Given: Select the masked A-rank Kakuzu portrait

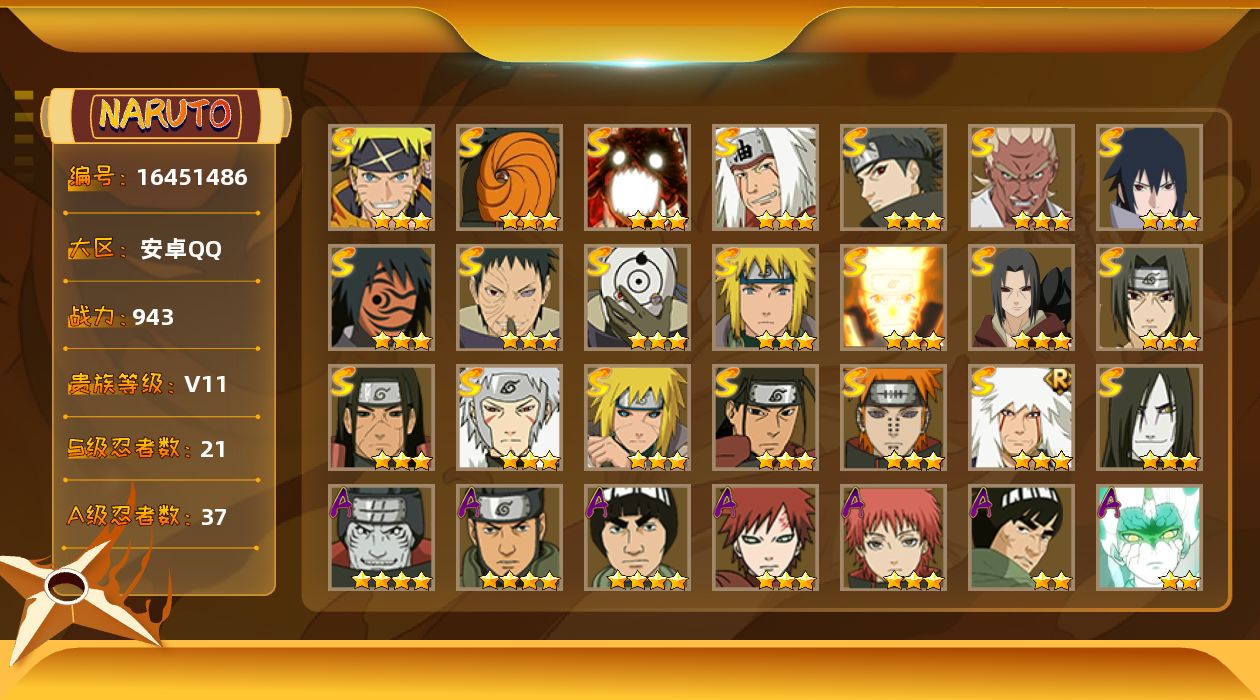Looking at the screenshot, I should [x=381, y=537].
